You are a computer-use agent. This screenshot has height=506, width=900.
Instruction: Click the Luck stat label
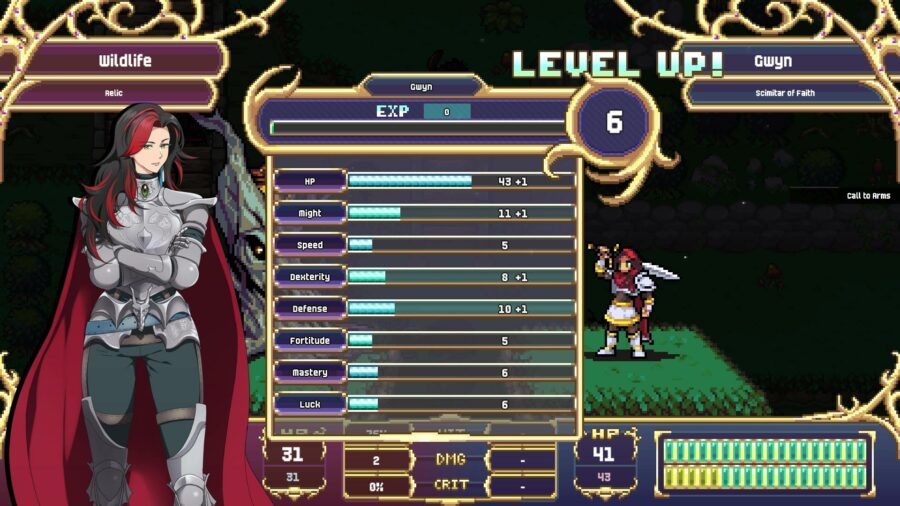click(310, 404)
